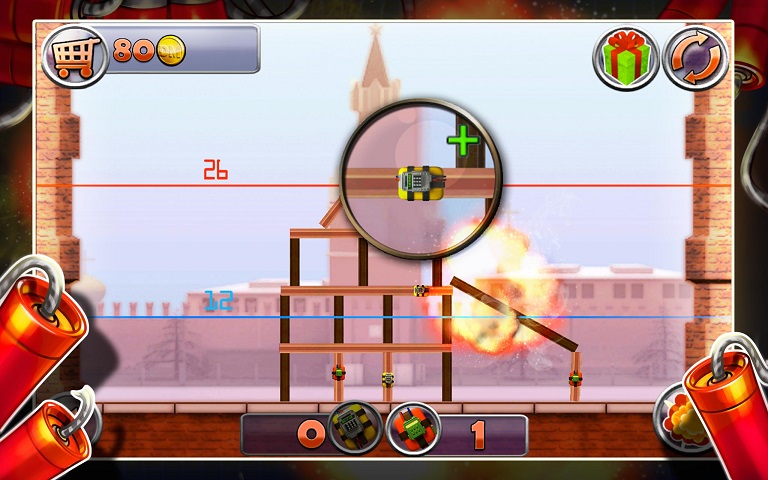
Task: Open the shopping cart store
Action: tap(75, 54)
